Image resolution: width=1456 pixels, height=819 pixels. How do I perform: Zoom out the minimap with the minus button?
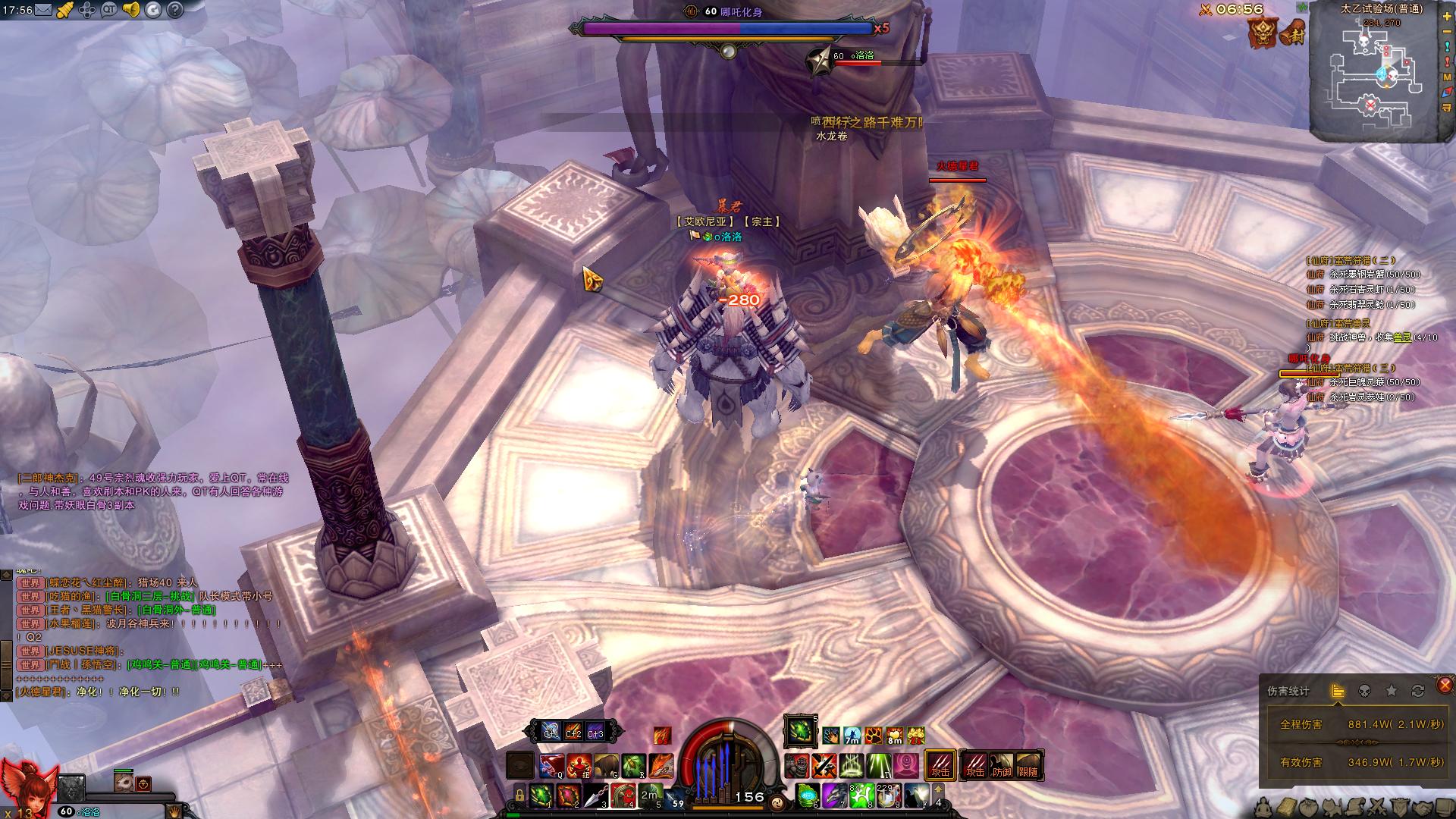coord(1447,33)
